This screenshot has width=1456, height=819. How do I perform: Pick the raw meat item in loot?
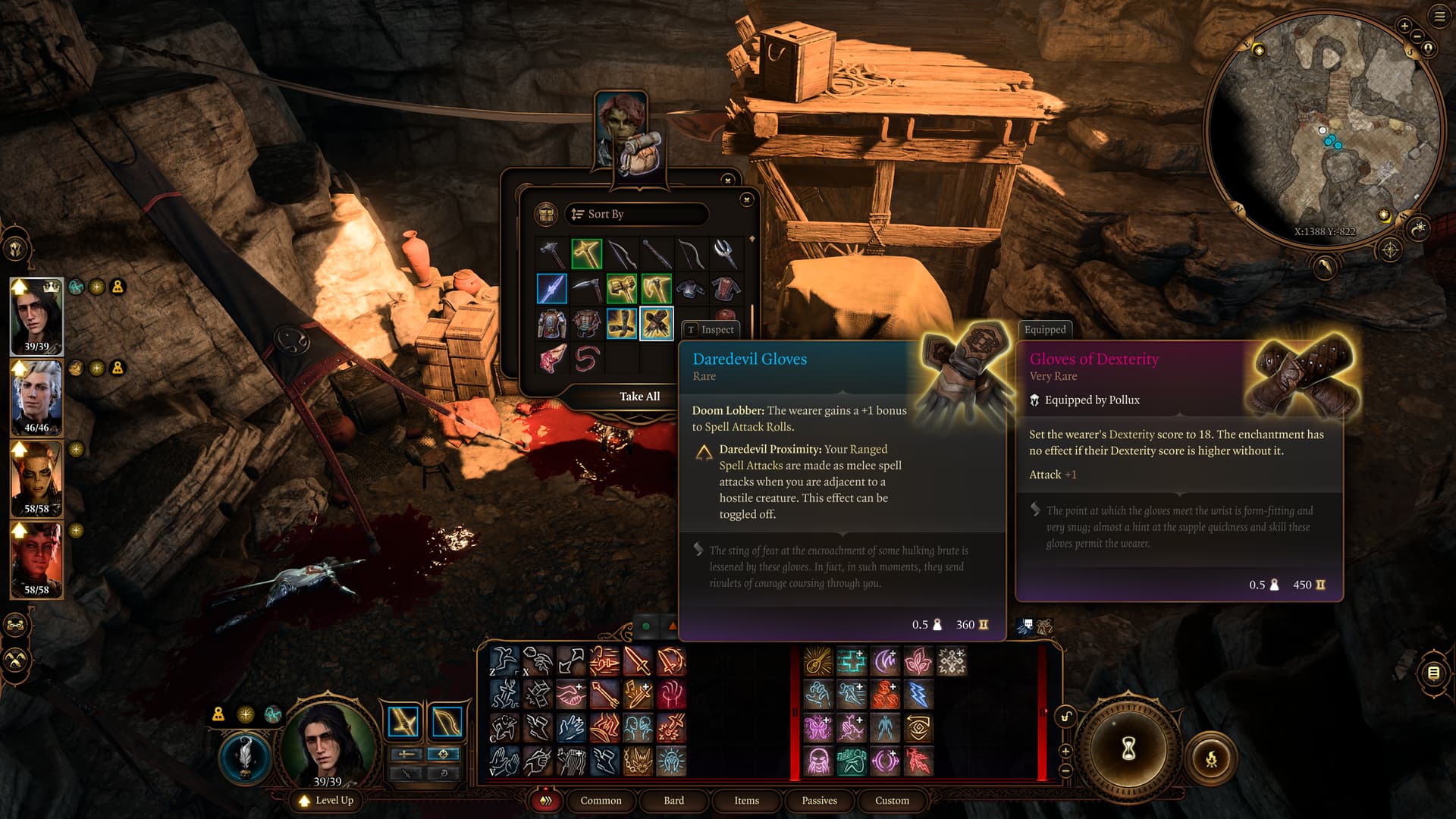(x=551, y=359)
